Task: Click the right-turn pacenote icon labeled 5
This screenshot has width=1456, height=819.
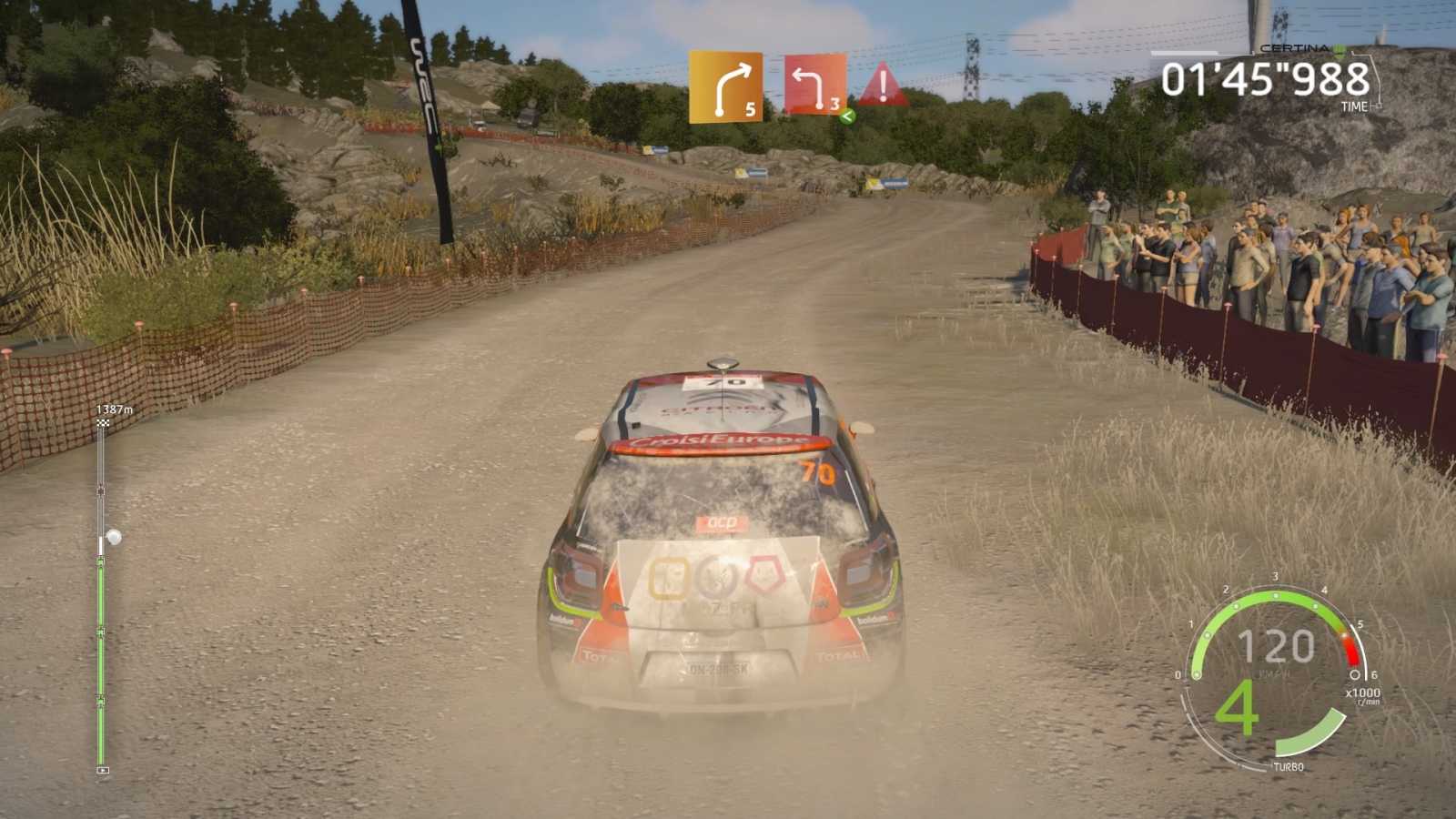Action: tap(728, 86)
